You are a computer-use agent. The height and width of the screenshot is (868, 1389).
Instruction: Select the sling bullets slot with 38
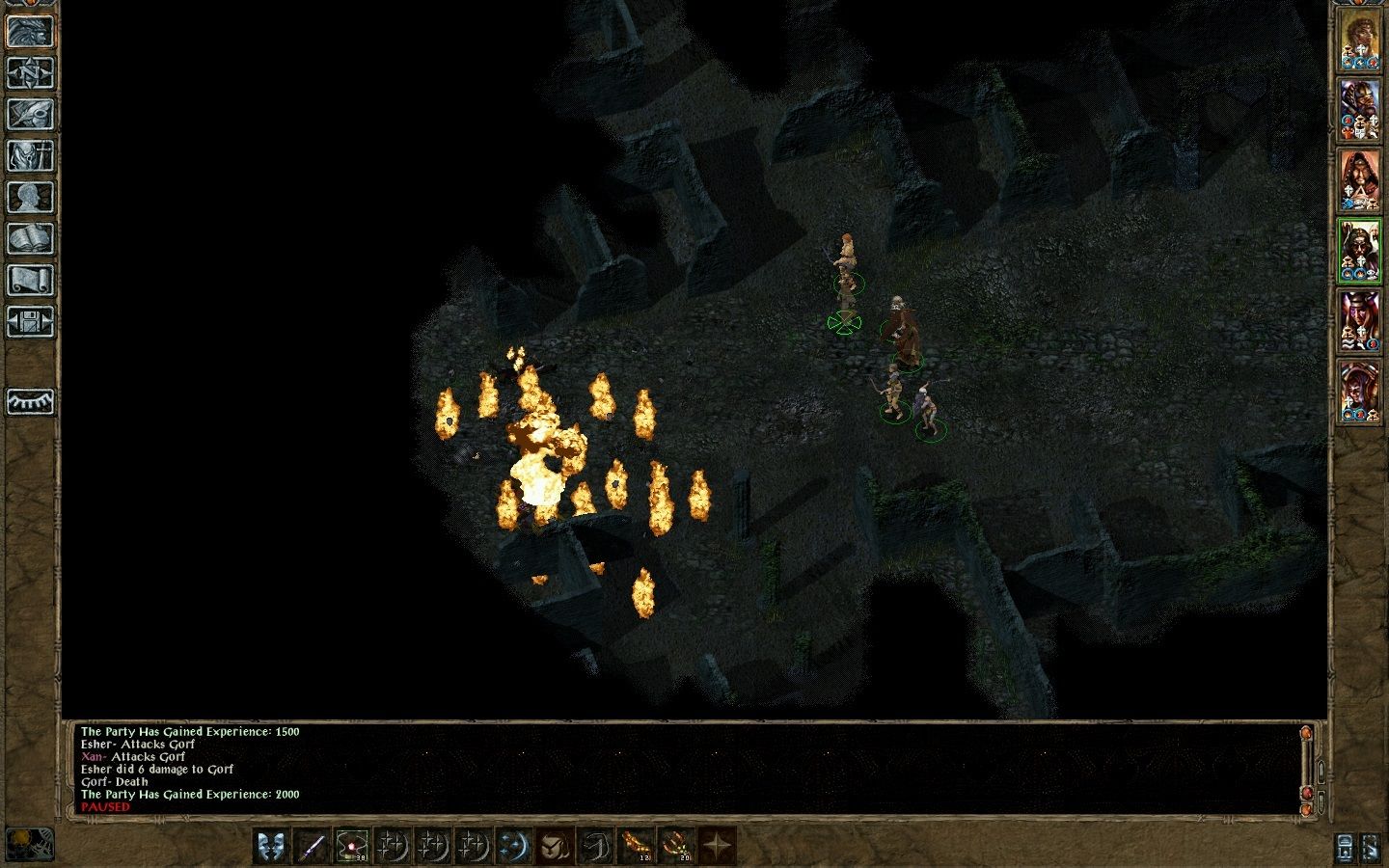pyautogui.click(x=352, y=847)
